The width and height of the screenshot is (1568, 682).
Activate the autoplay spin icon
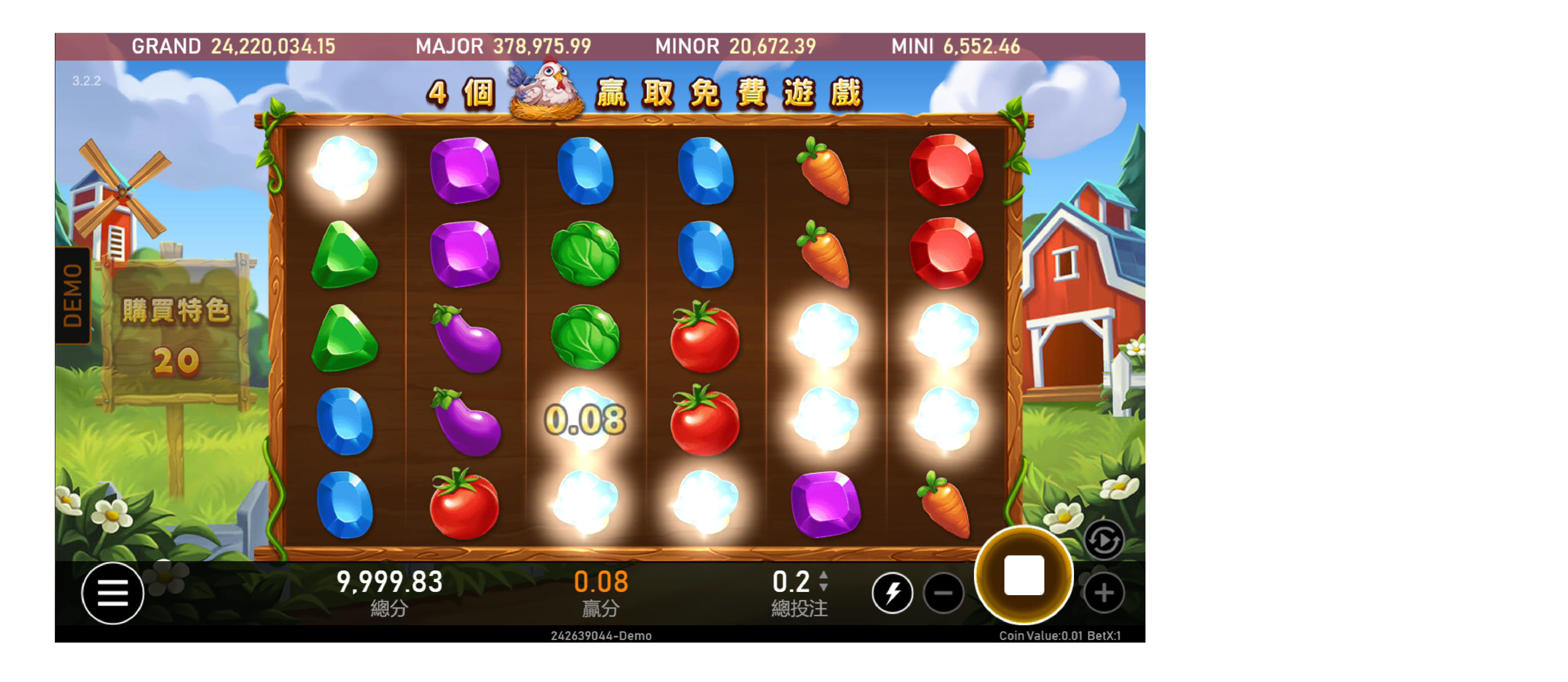tap(1103, 540)
